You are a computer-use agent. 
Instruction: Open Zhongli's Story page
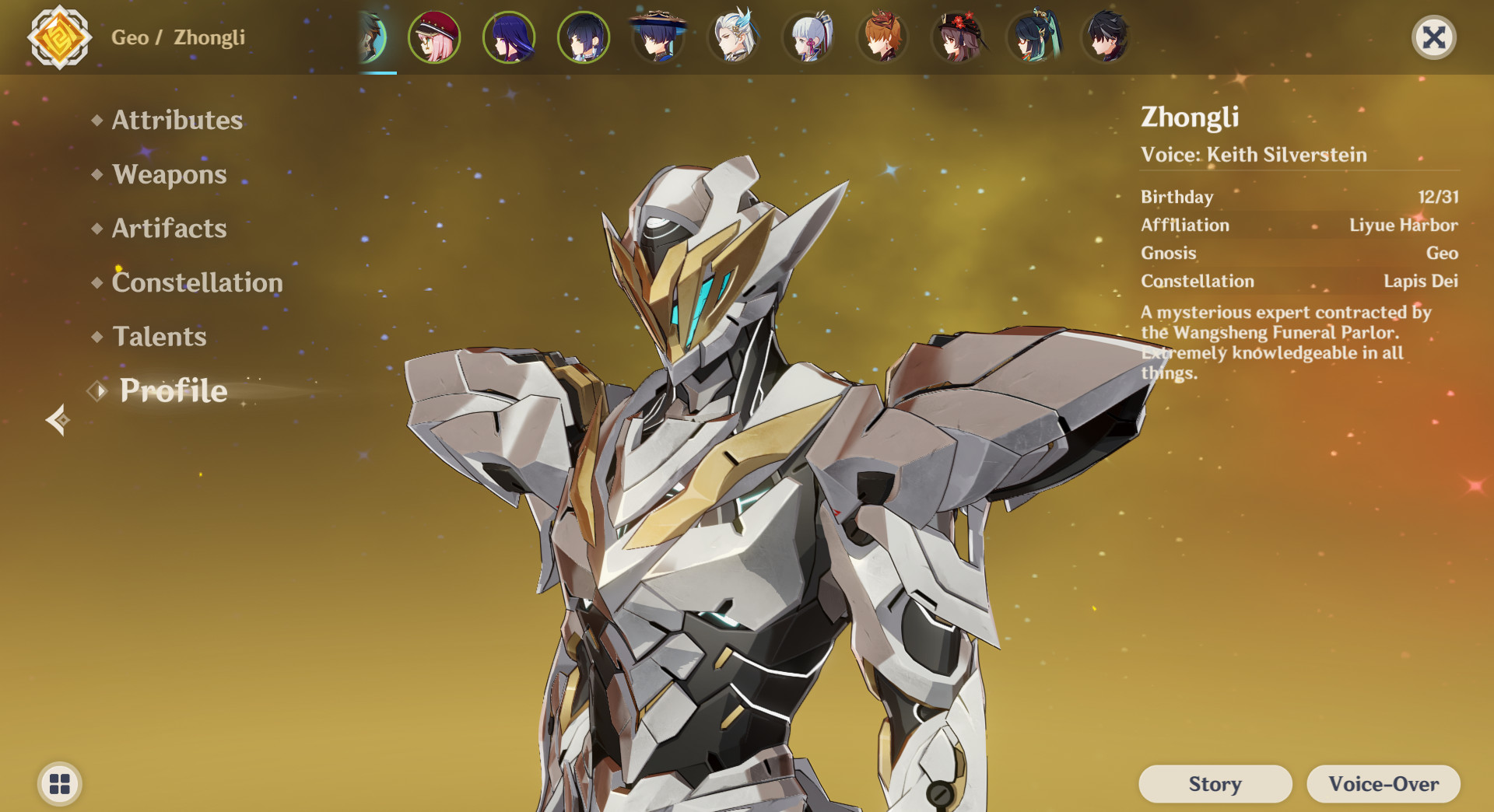click(x=1214, y=784)
